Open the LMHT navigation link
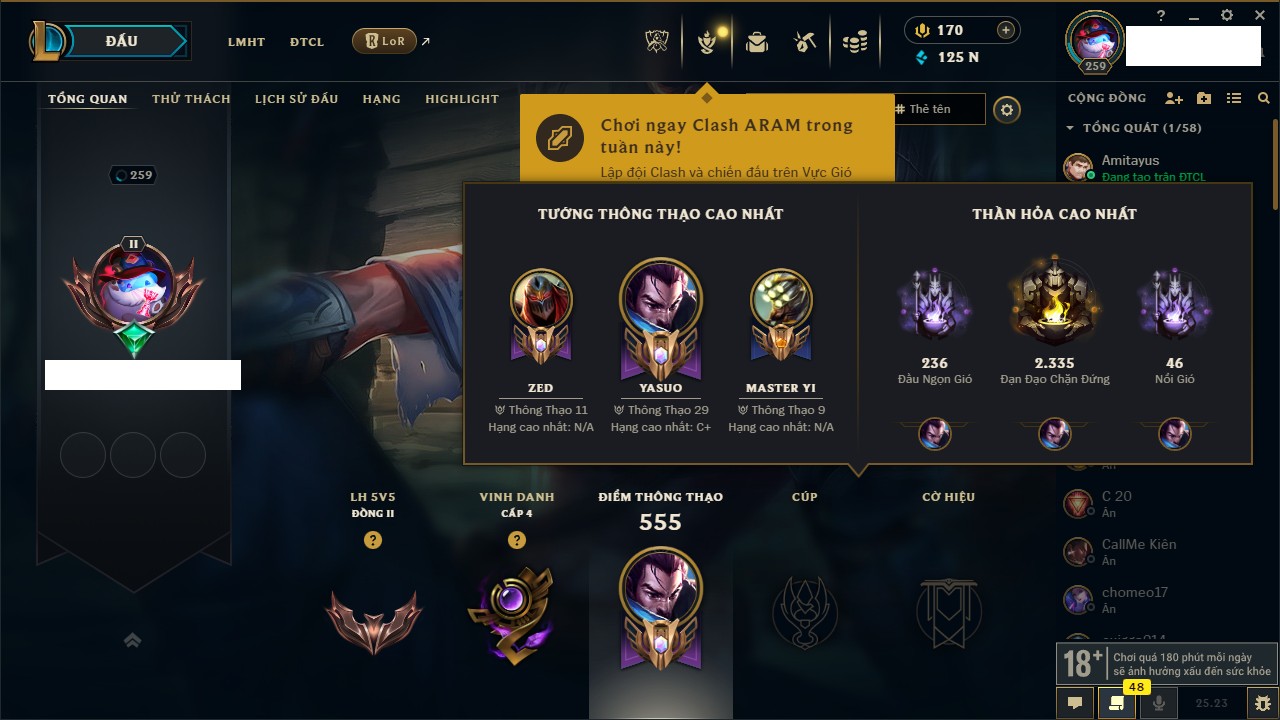1280x720 pixels. (246, 42)
